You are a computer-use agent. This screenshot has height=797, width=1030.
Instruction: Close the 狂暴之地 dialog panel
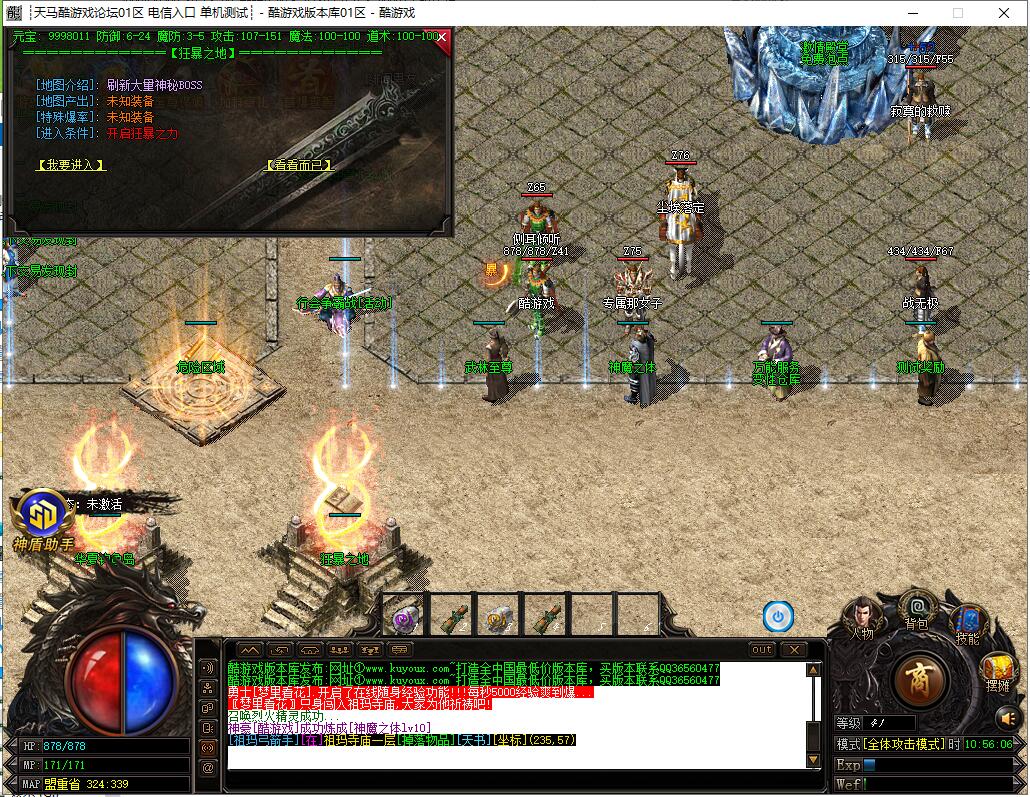442,38
